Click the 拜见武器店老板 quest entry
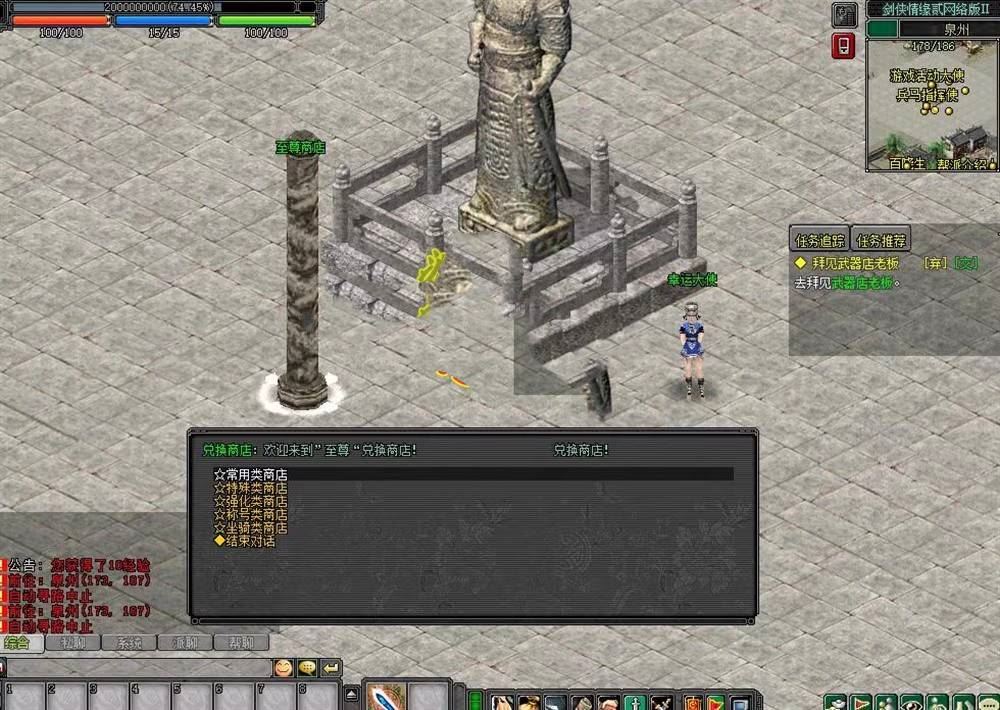This screenshot has width=1000, height=710. coord(856,263)
